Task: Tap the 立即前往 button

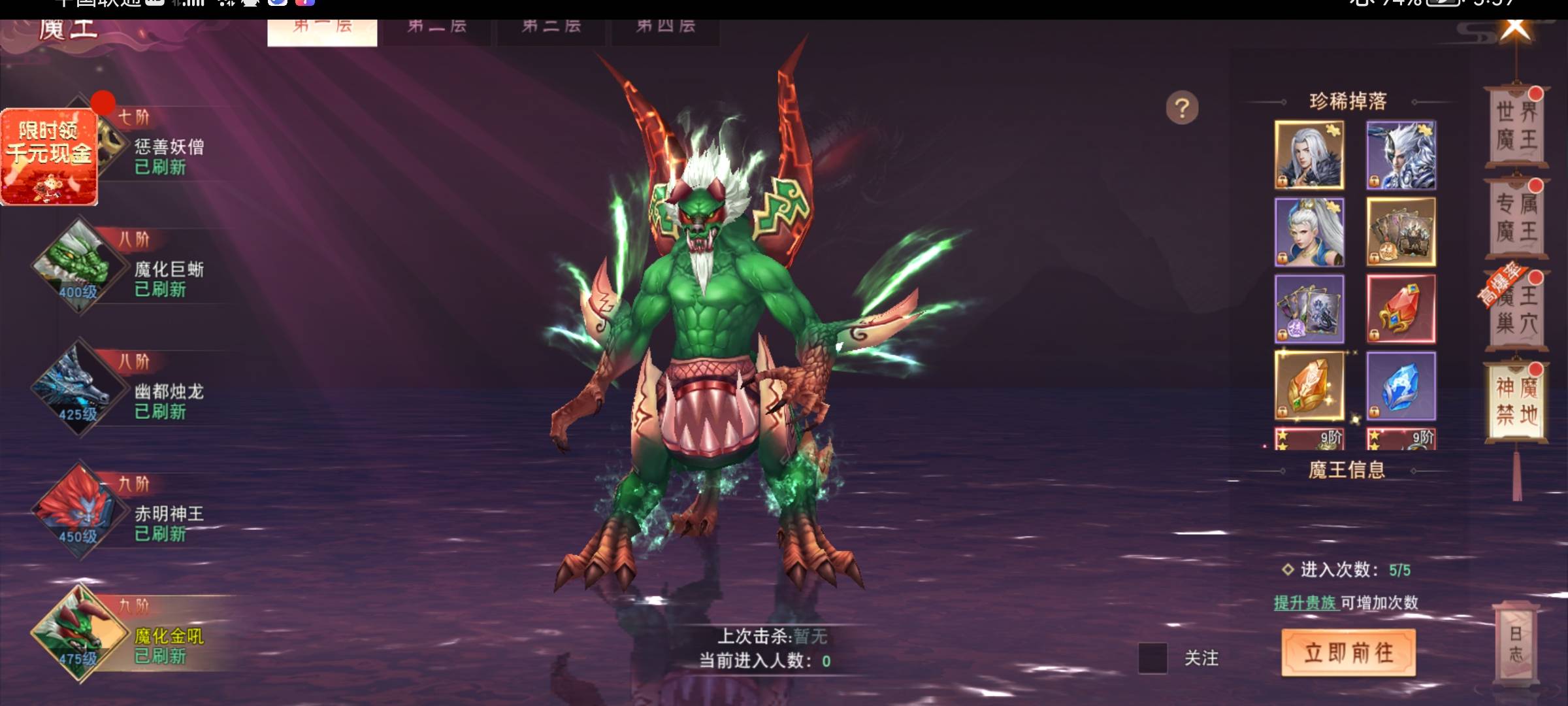Action: (1348, 652)
